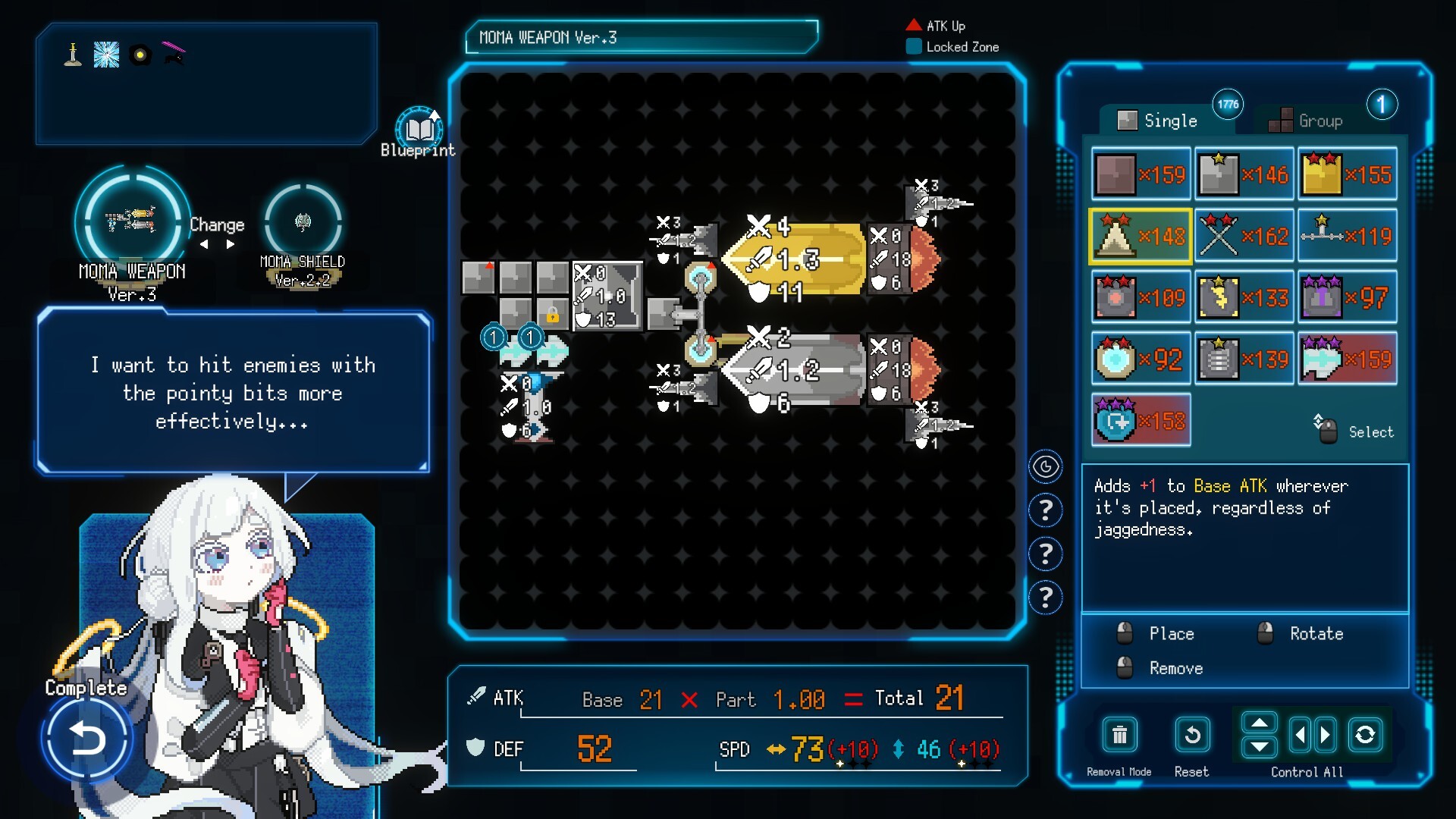Viewport: 1456px width, 819px height.
Task: Switch to the Group parts tab
Action: (1307, 121)
